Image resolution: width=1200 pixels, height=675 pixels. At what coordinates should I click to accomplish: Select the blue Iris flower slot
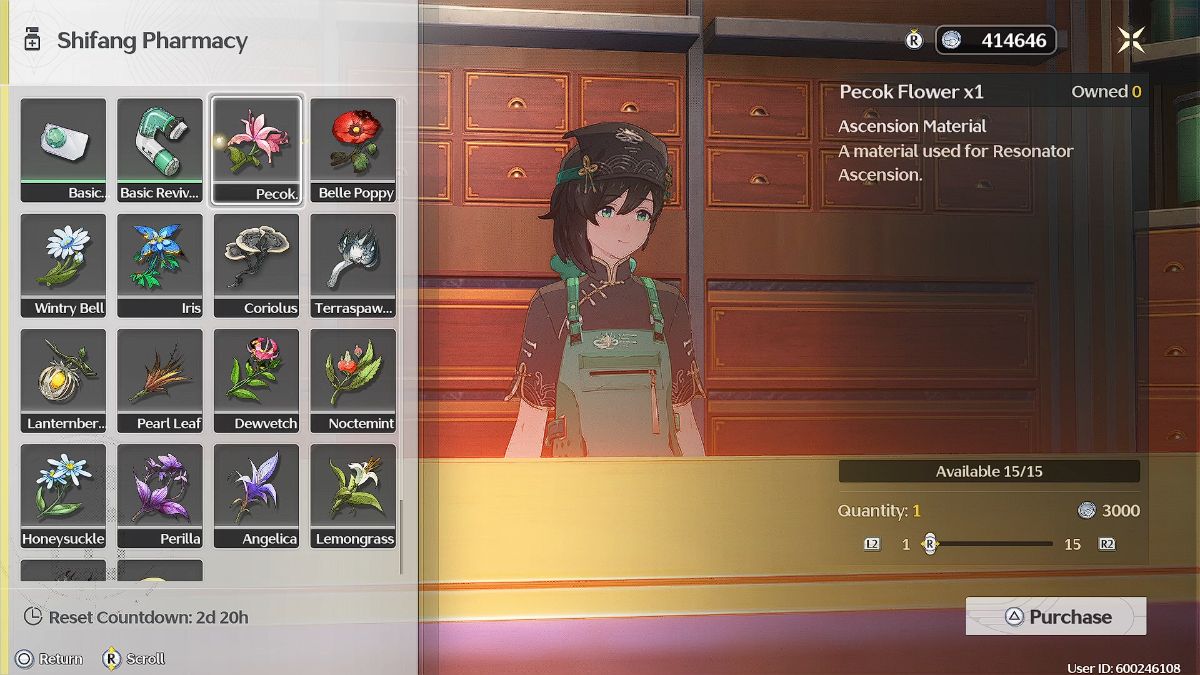tap(160, 265)
